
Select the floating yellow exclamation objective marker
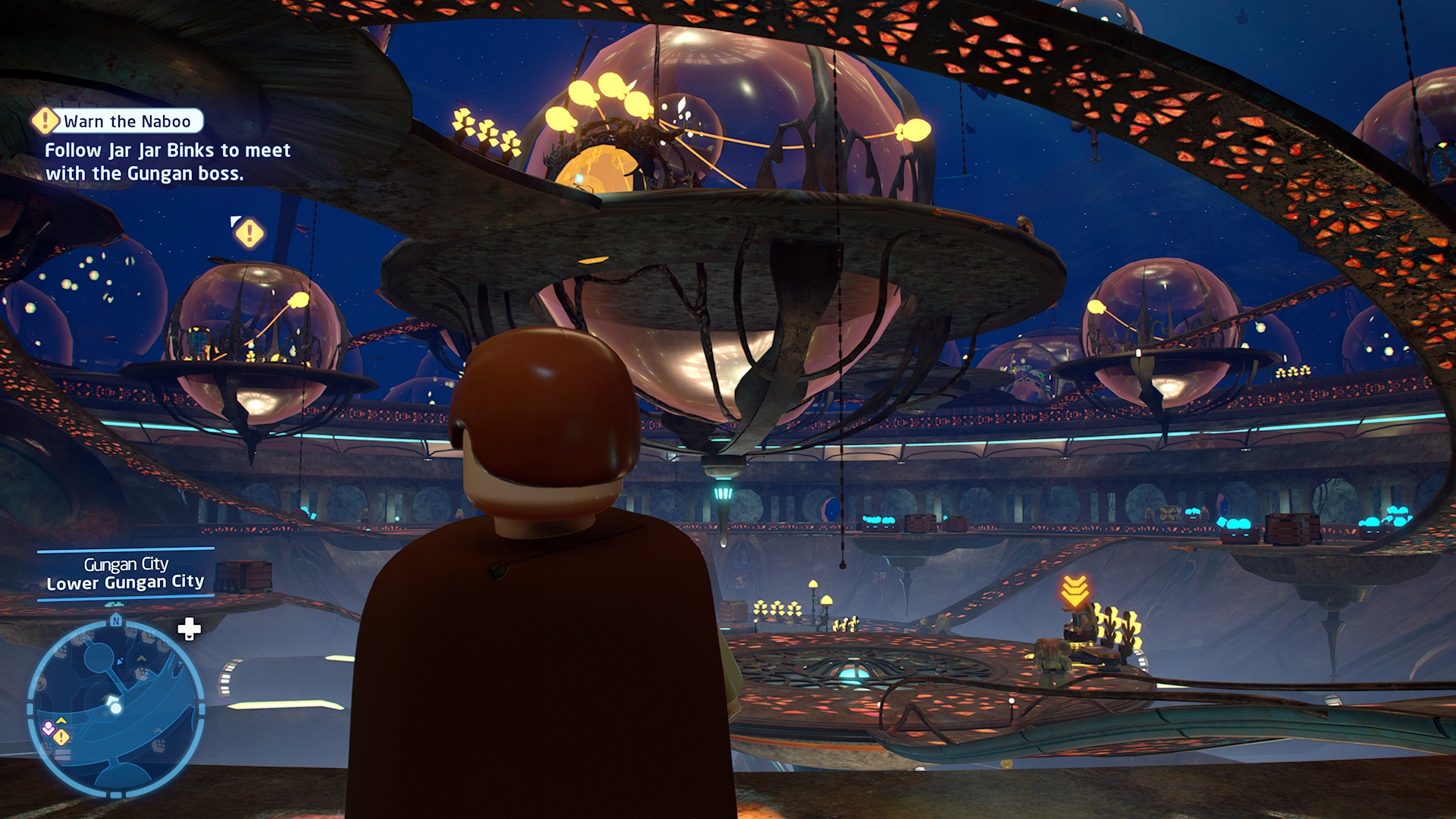click(249, 233)
